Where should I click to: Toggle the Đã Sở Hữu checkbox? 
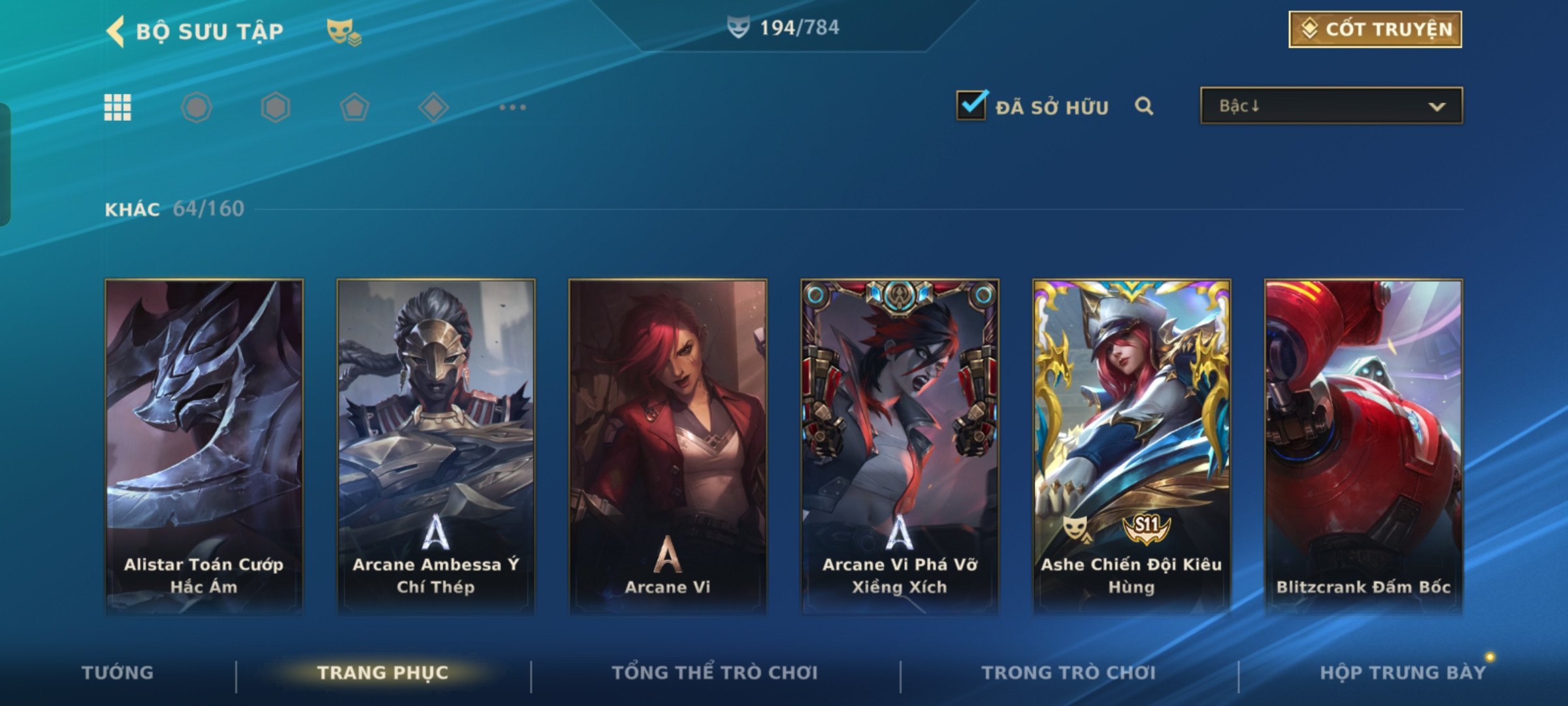click(x=971, y=105)
